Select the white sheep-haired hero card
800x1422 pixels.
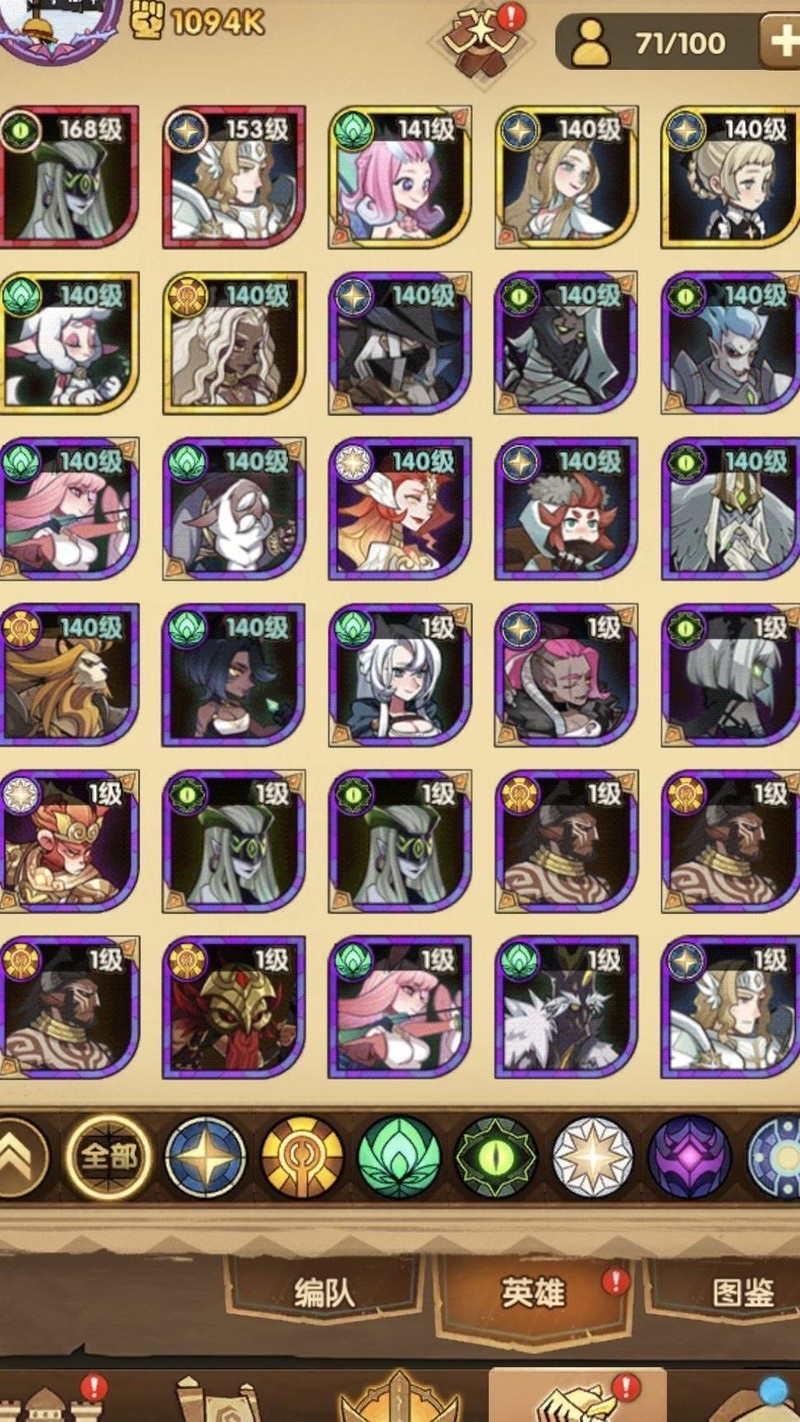coord(69,343)
